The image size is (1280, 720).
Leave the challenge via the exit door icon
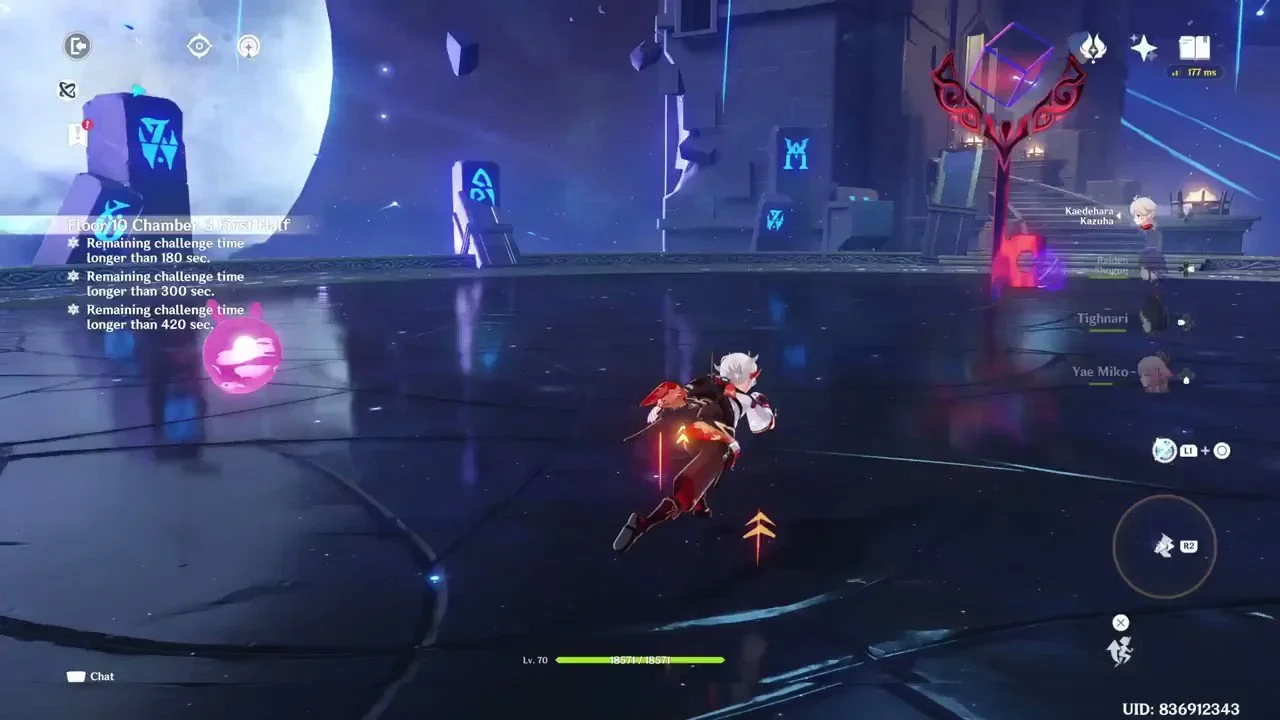77,45
